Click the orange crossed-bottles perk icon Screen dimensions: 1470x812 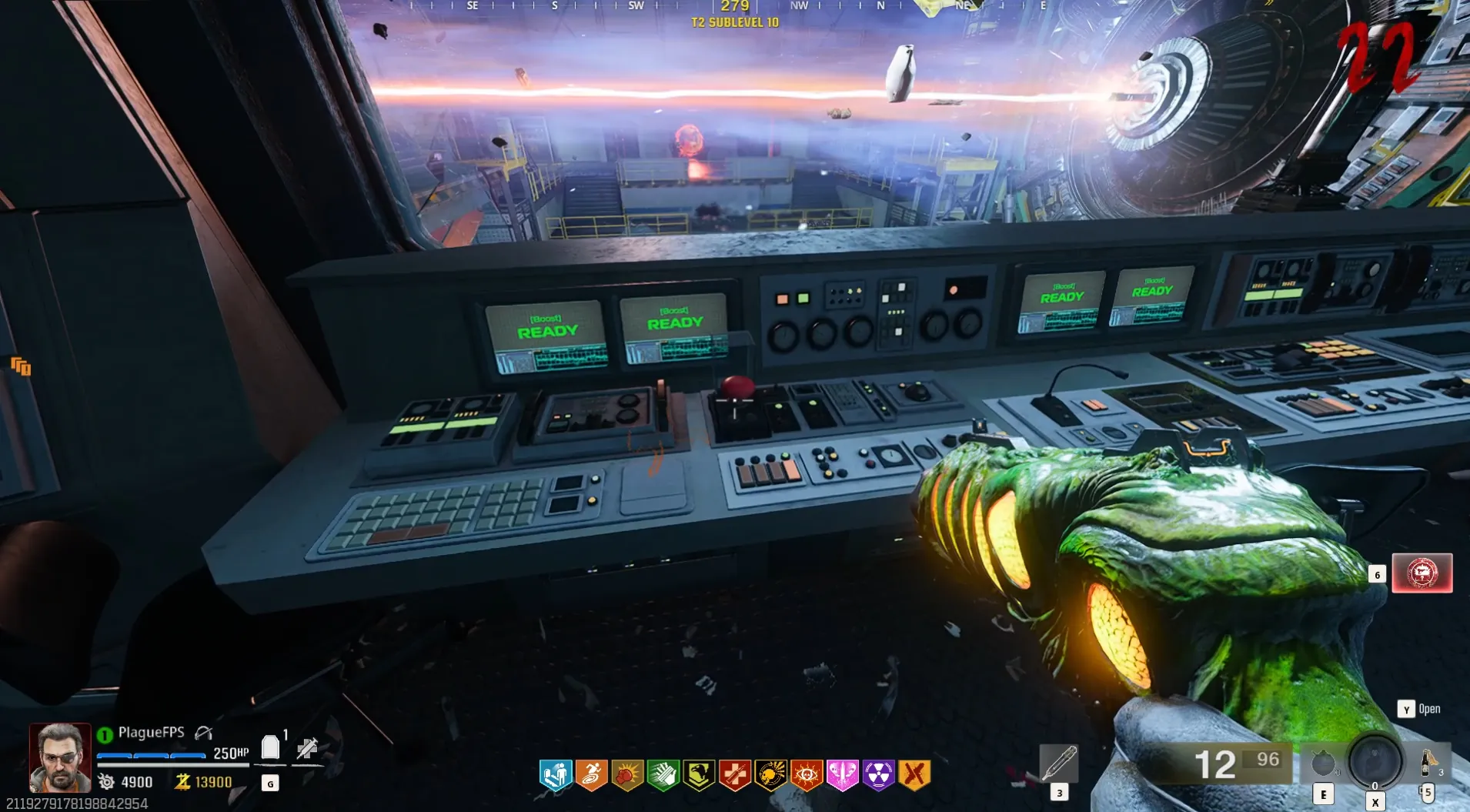tap(914, 774)
